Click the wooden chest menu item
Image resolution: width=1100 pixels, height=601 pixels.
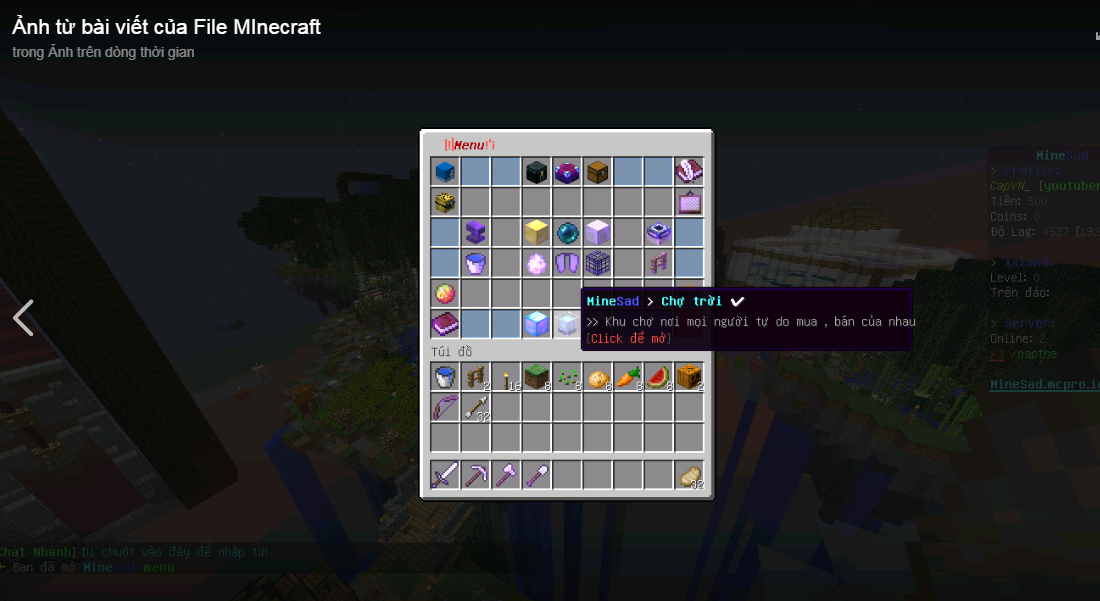pyautogui.click(x=597, y=172)
